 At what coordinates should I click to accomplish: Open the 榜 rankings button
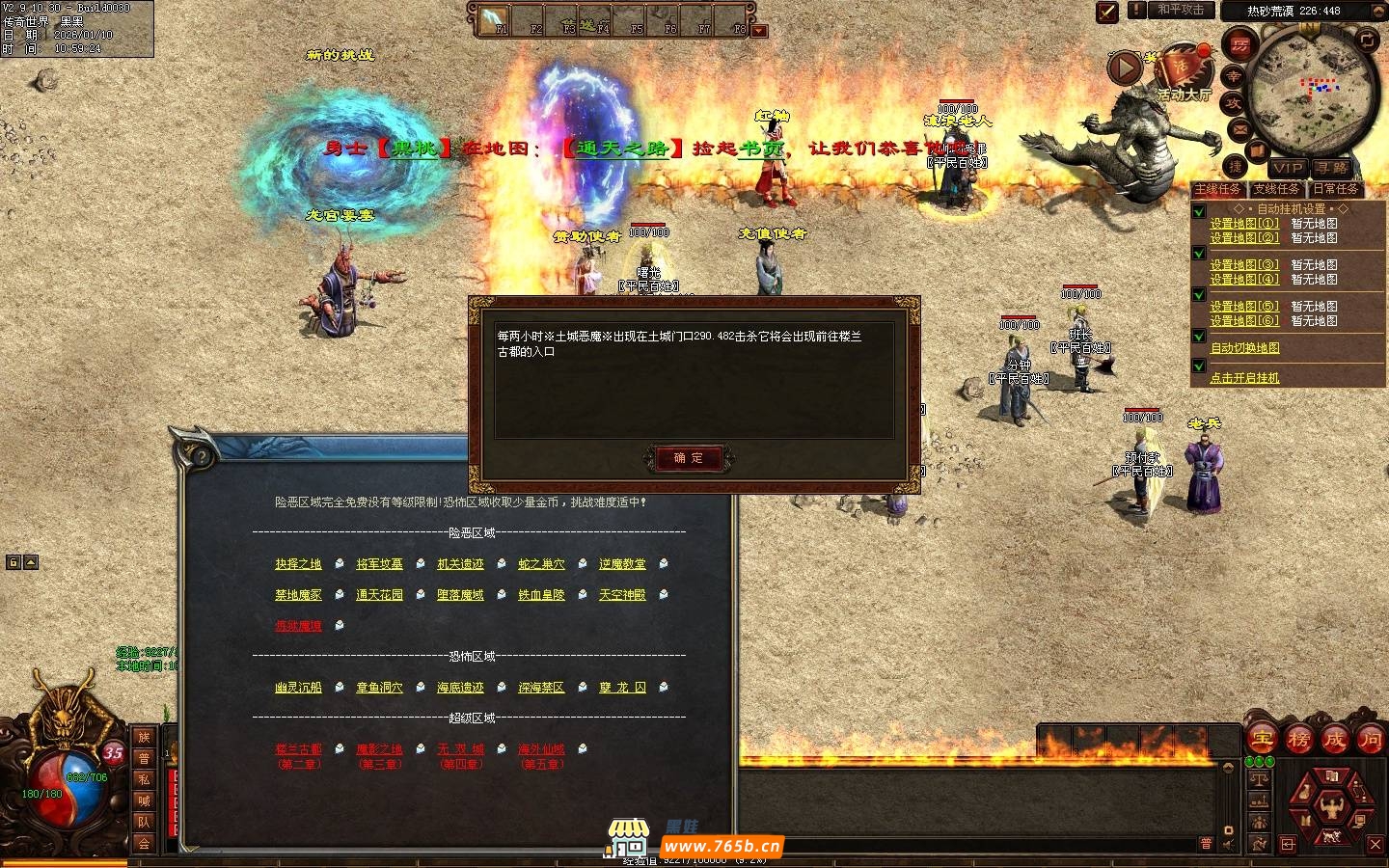[x=1298, y=740]
